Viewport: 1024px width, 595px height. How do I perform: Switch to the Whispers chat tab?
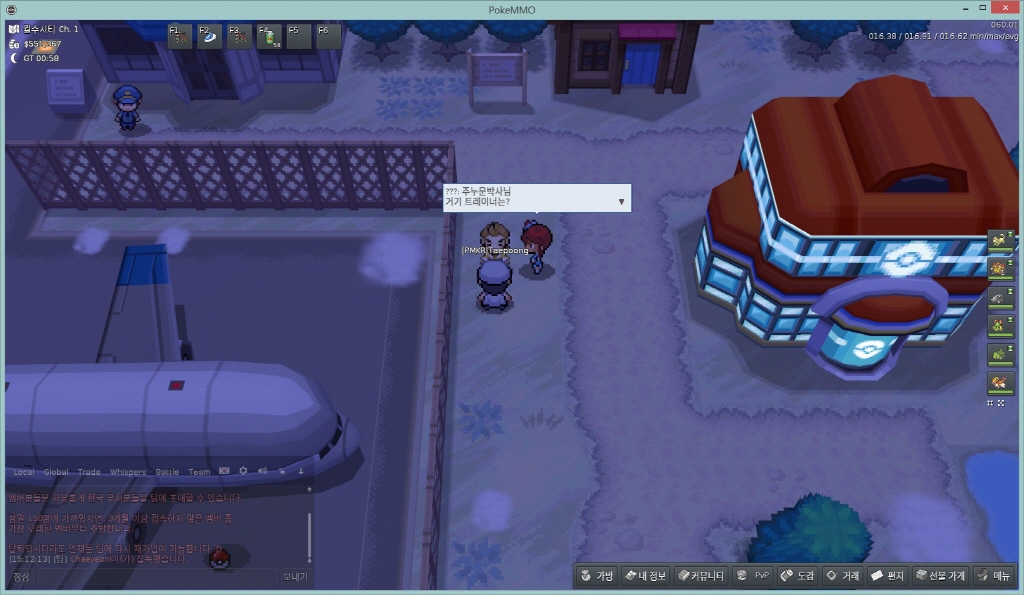[127, 472]
